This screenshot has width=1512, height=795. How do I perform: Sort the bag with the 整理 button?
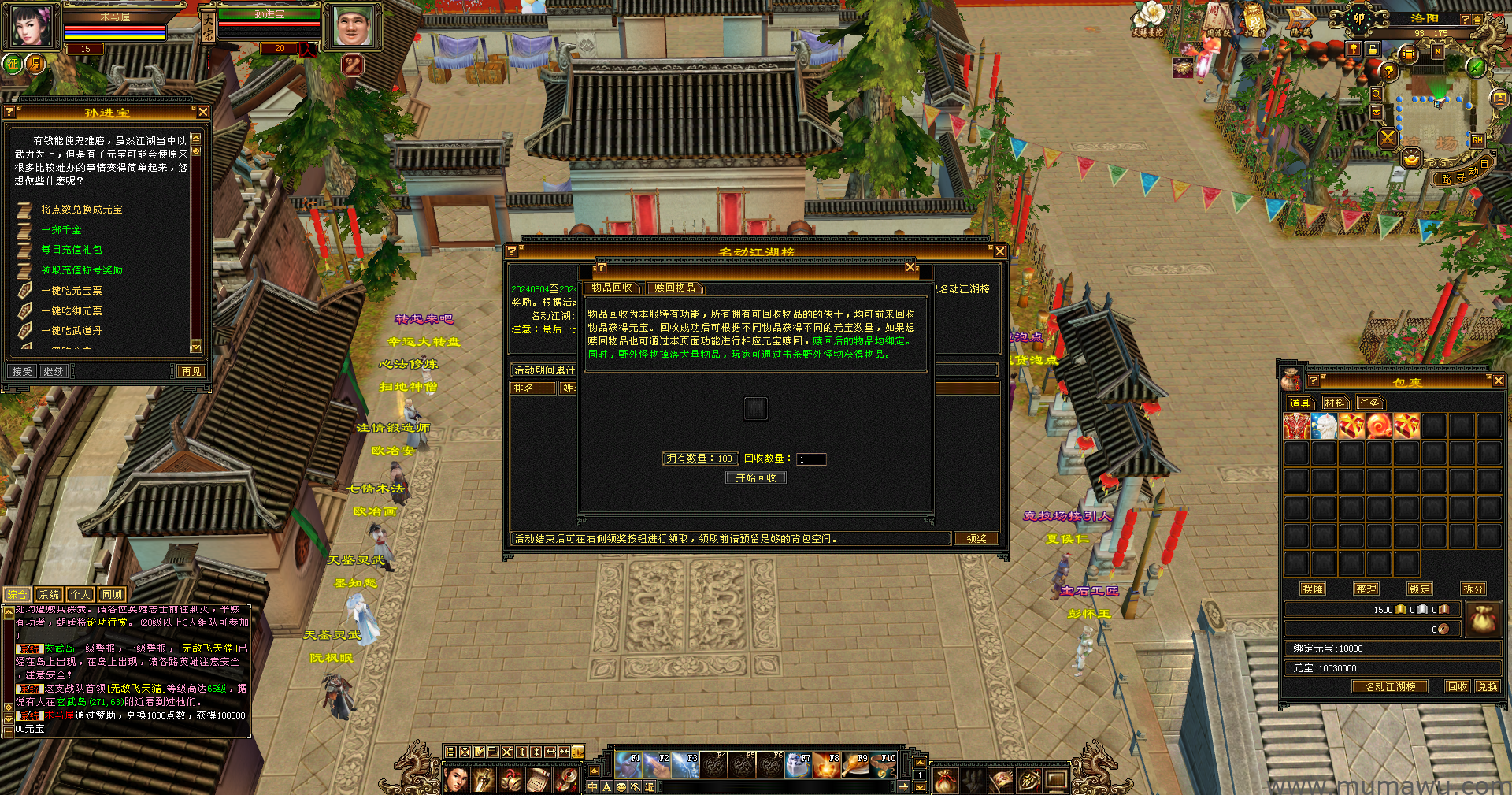pos(1366,589)
